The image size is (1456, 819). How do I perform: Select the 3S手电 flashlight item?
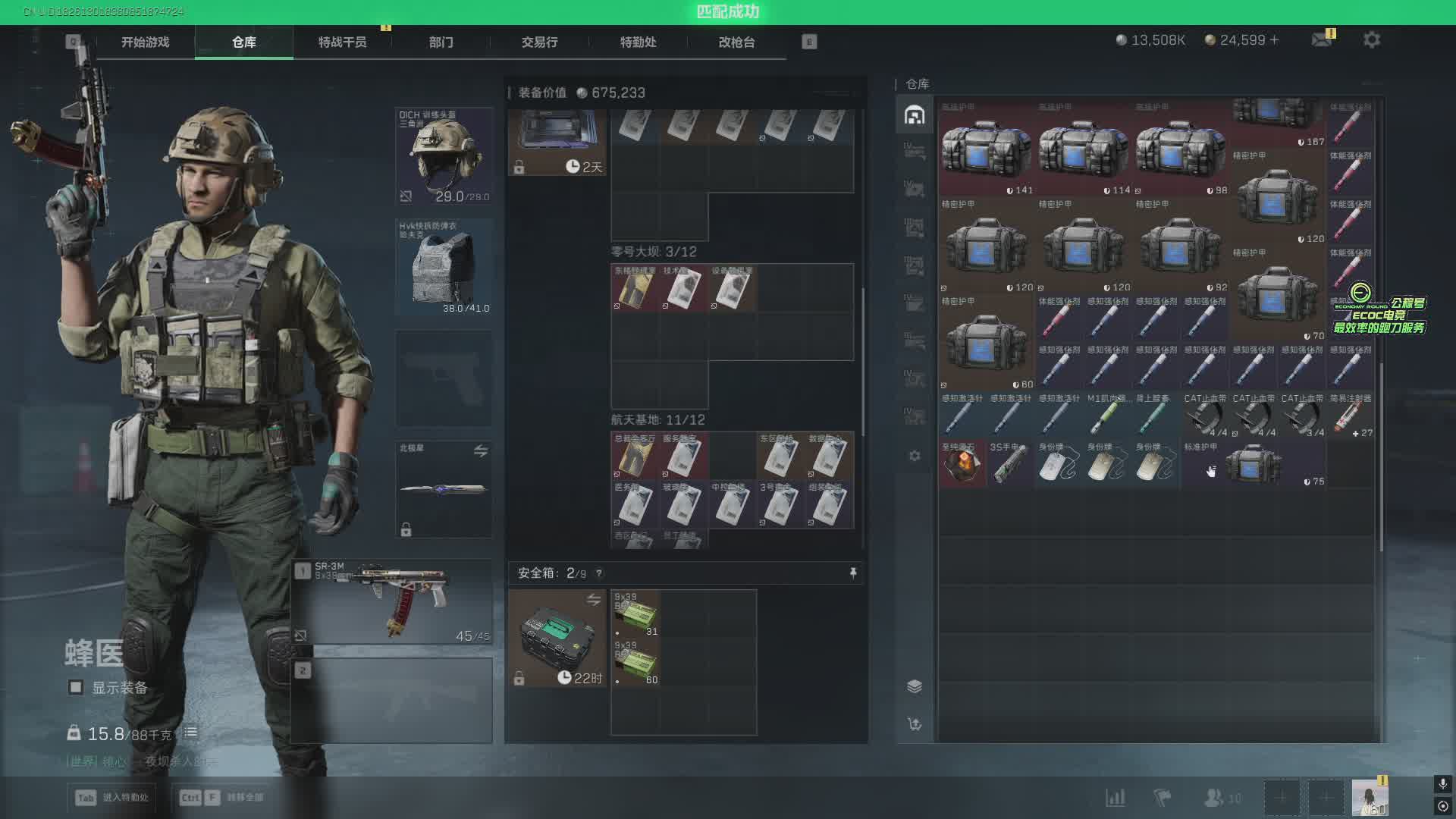pos(1010,463)
